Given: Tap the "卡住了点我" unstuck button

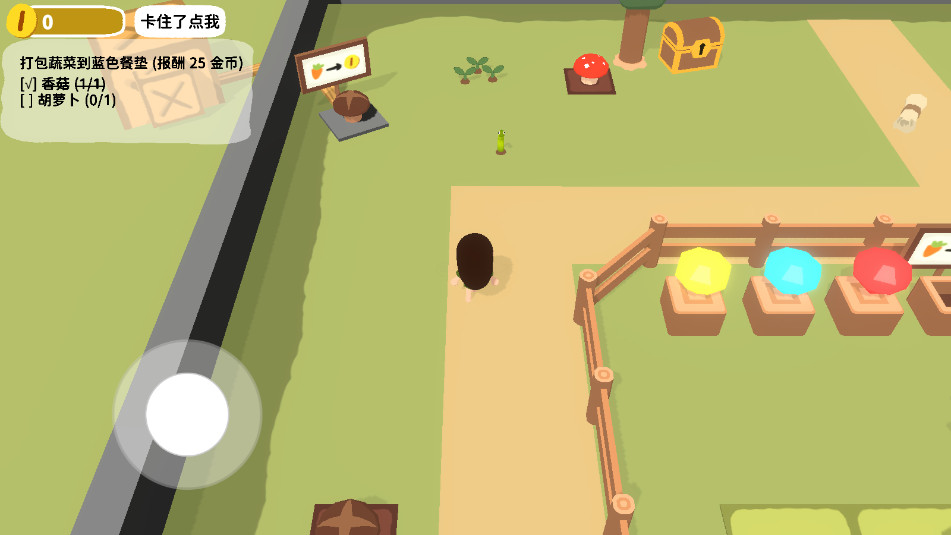Looking at the screenshot, I should coord(180,21).
